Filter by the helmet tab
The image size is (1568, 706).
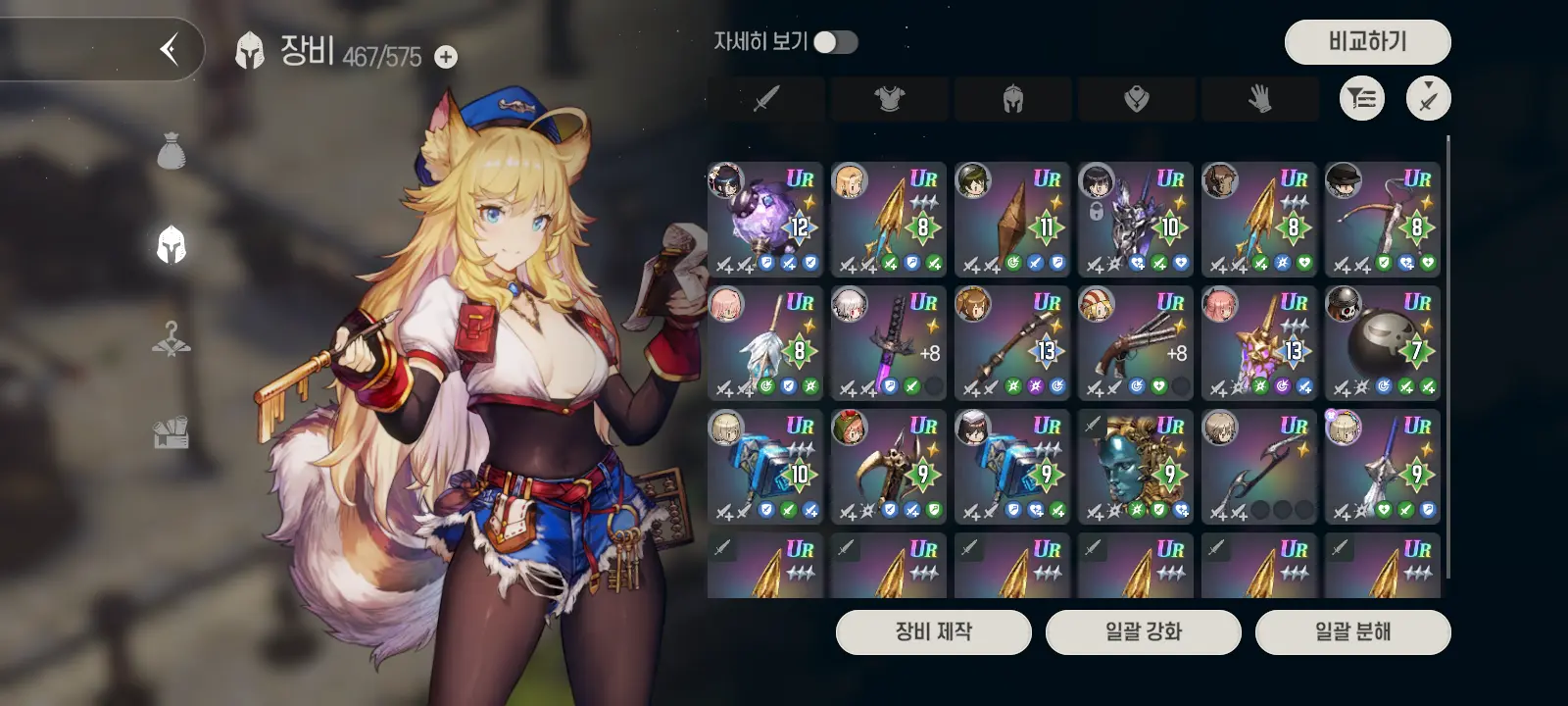(1013, 98)
